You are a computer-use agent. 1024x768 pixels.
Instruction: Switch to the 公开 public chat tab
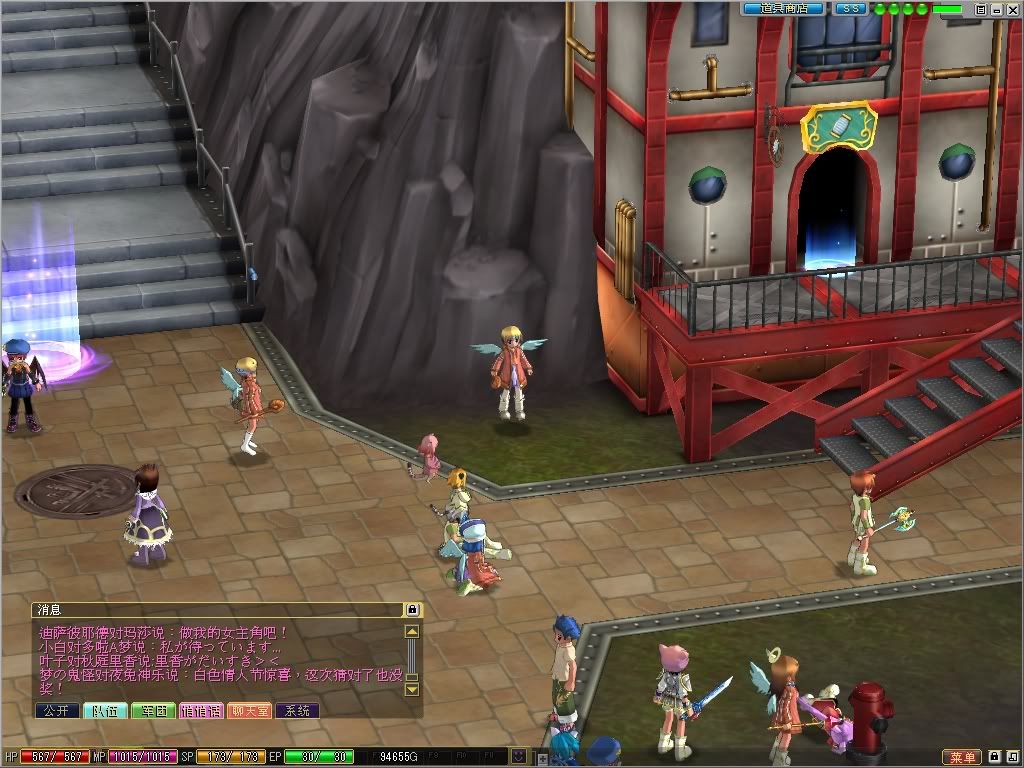[56, 711]
